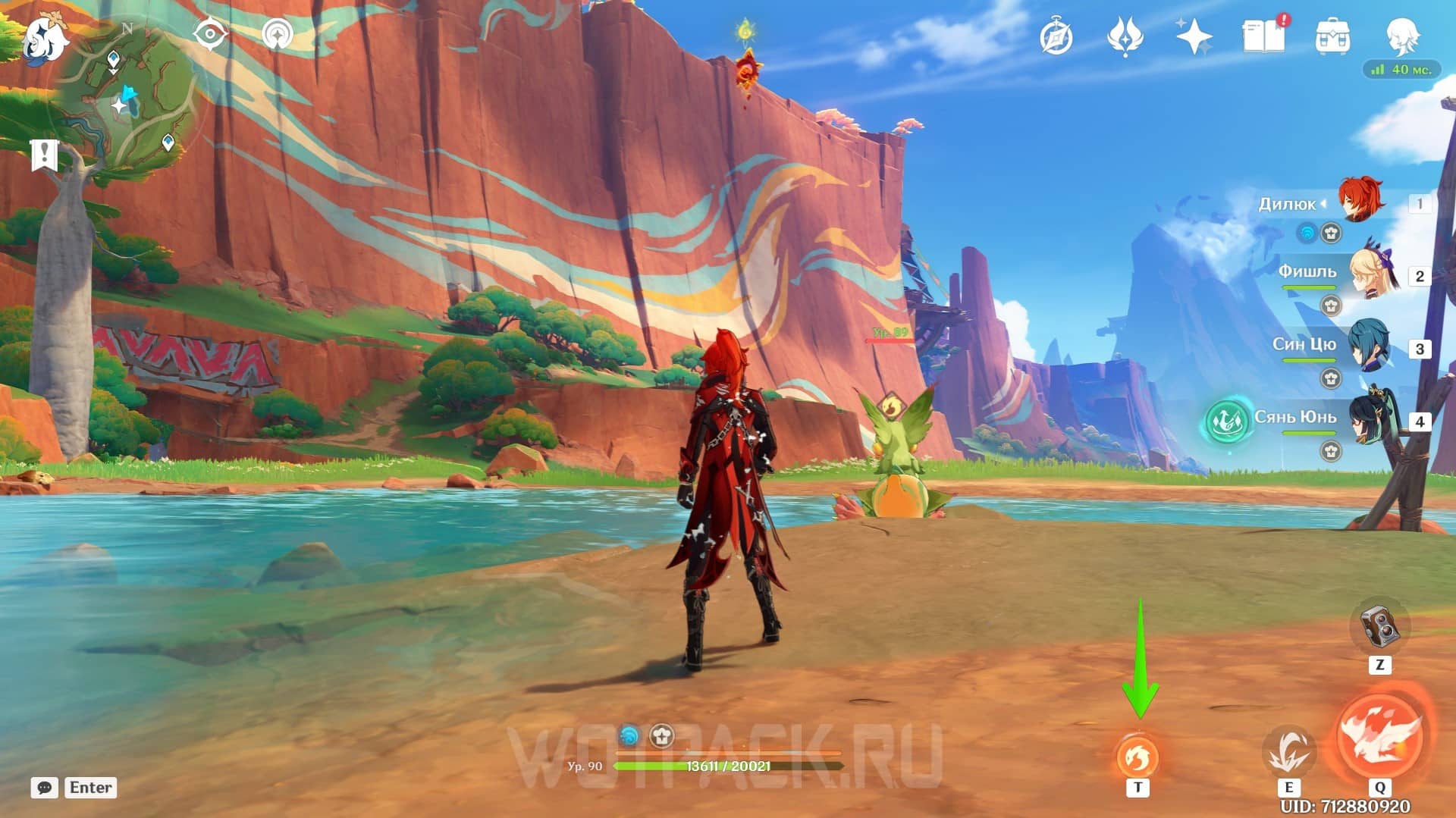
Task: Open the Adventurer Handbook book icon
Action: [x=1263, y=36]
